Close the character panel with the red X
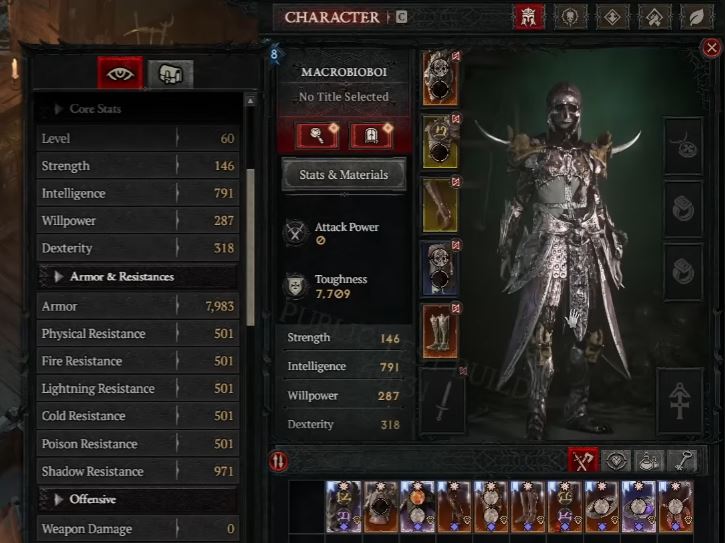 coord(711,48)
